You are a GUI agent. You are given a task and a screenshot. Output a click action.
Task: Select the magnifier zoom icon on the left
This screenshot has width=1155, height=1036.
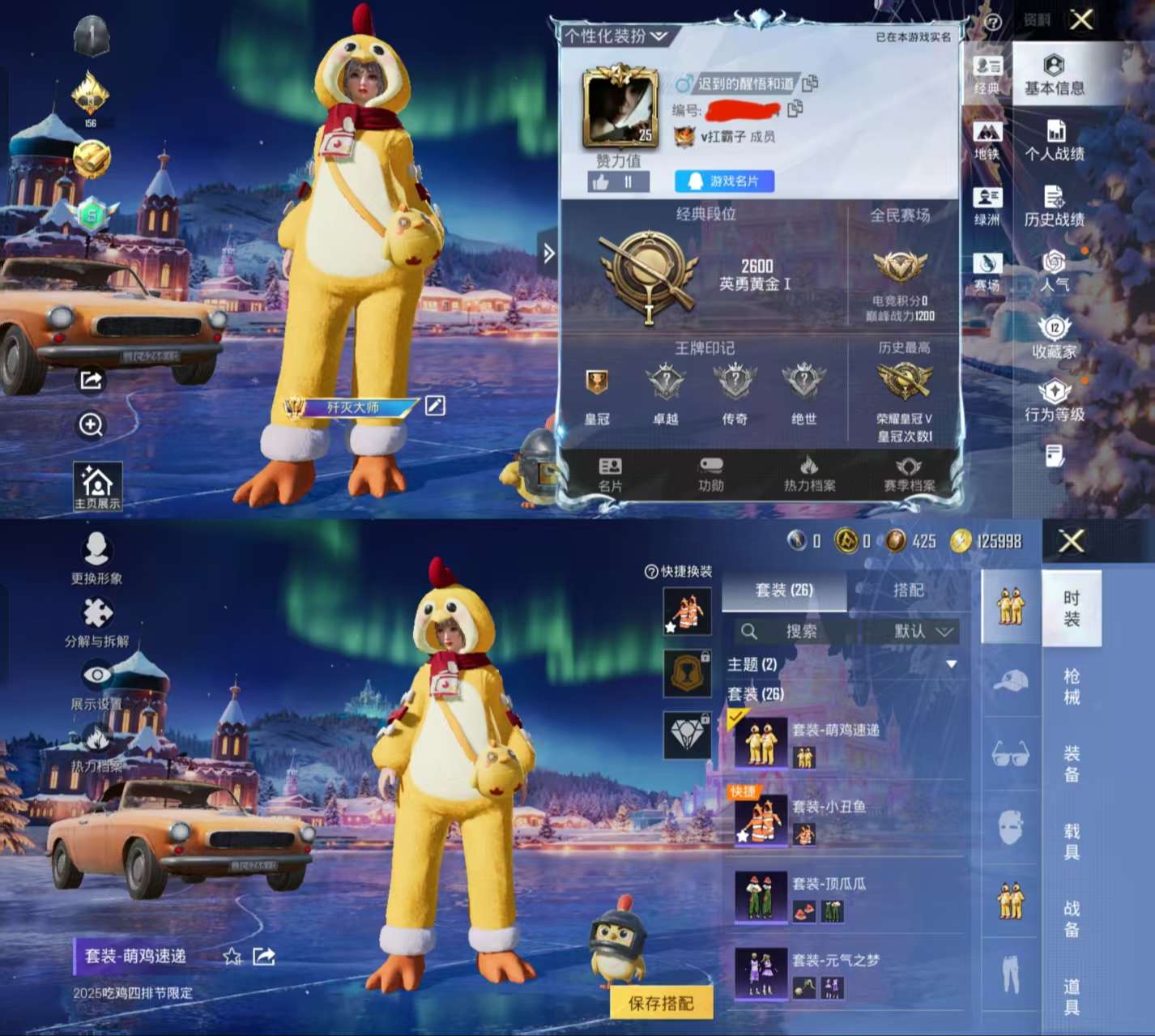[92, 424]
